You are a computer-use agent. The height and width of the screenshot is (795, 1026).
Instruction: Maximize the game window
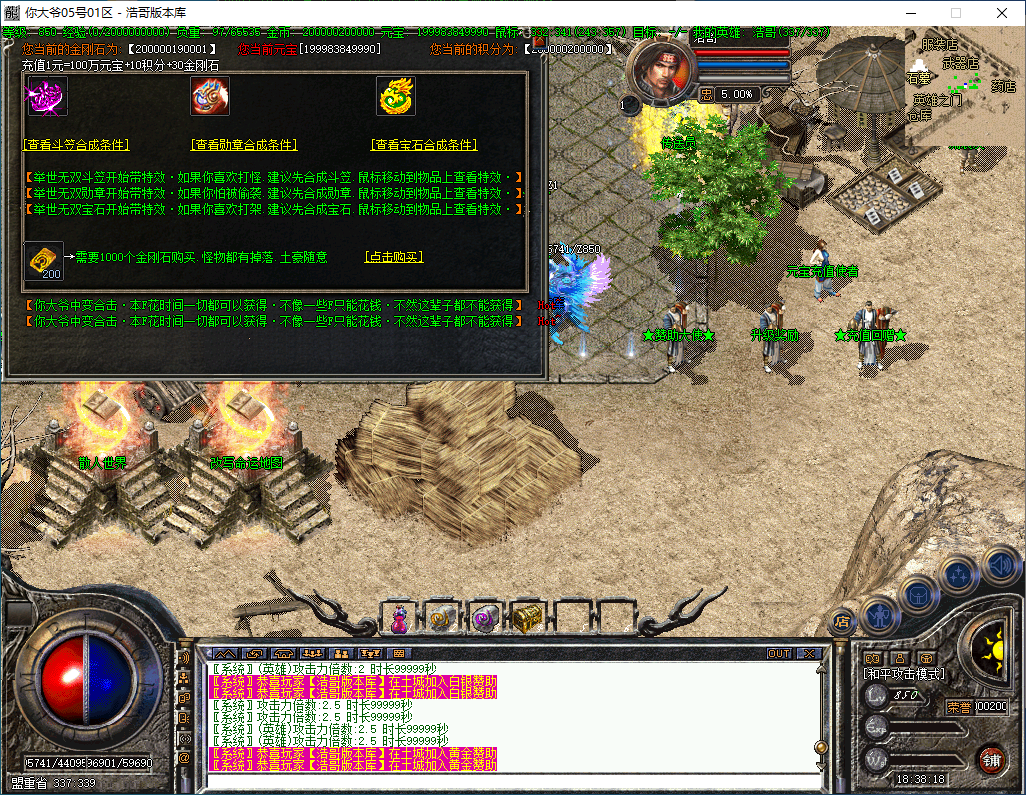click(955, 13)
